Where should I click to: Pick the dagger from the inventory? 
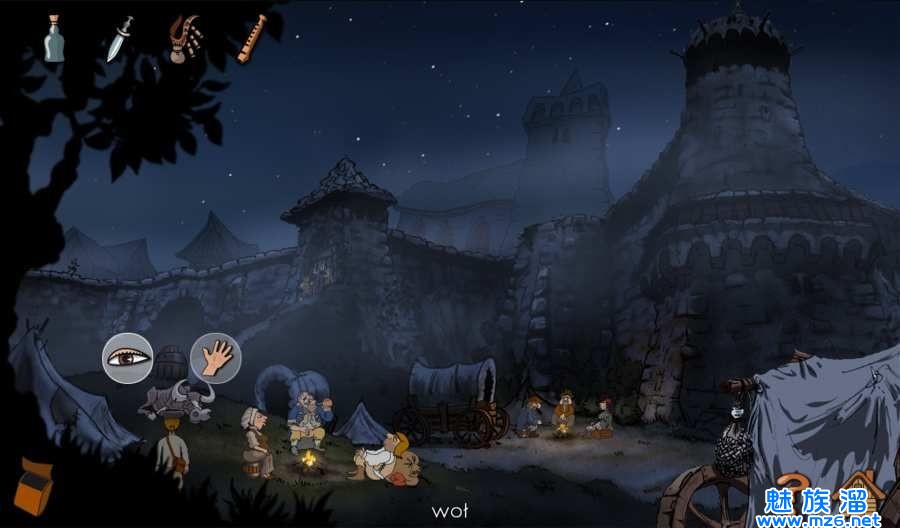120,39
